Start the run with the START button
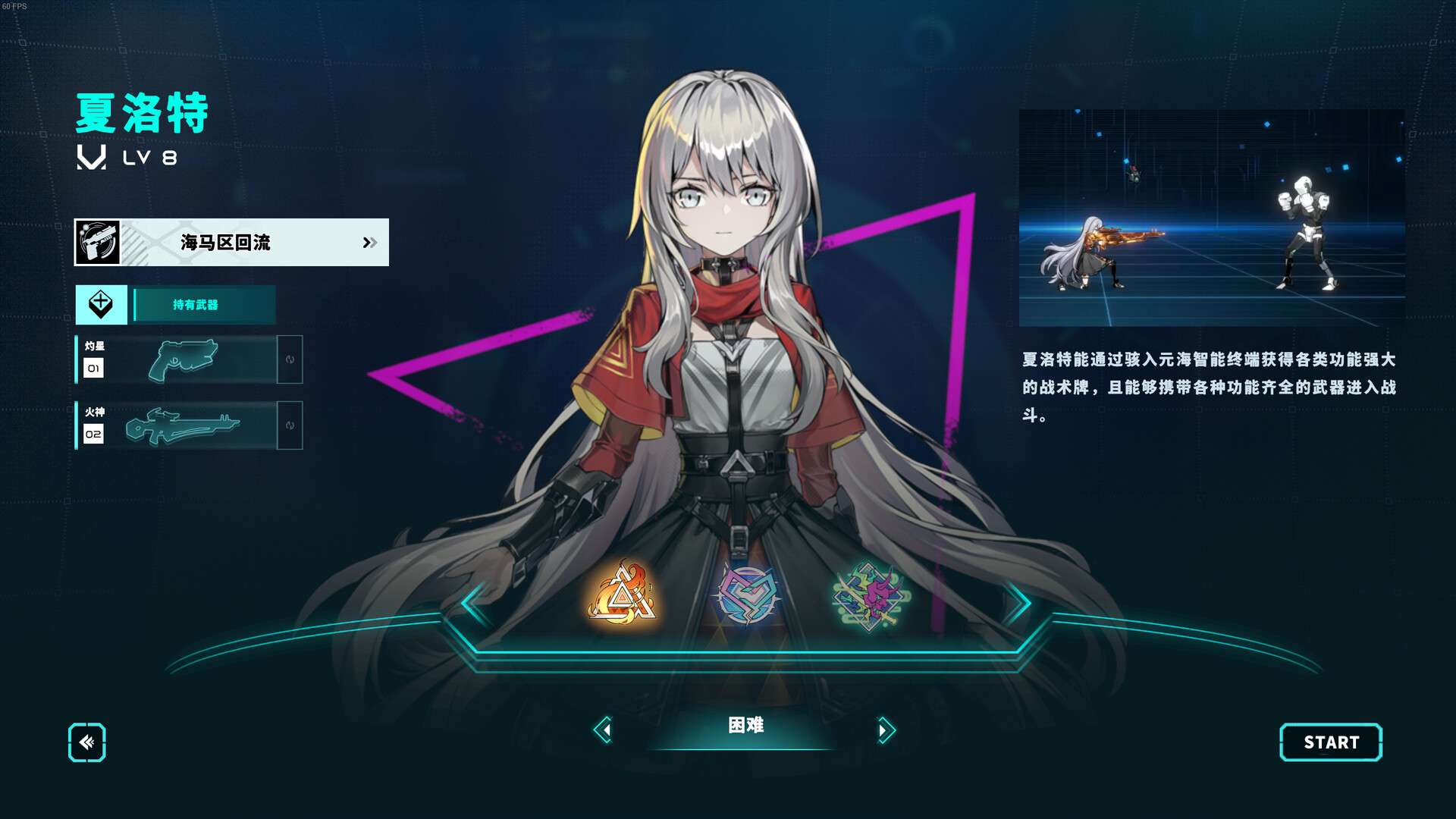 [1331, 742]
